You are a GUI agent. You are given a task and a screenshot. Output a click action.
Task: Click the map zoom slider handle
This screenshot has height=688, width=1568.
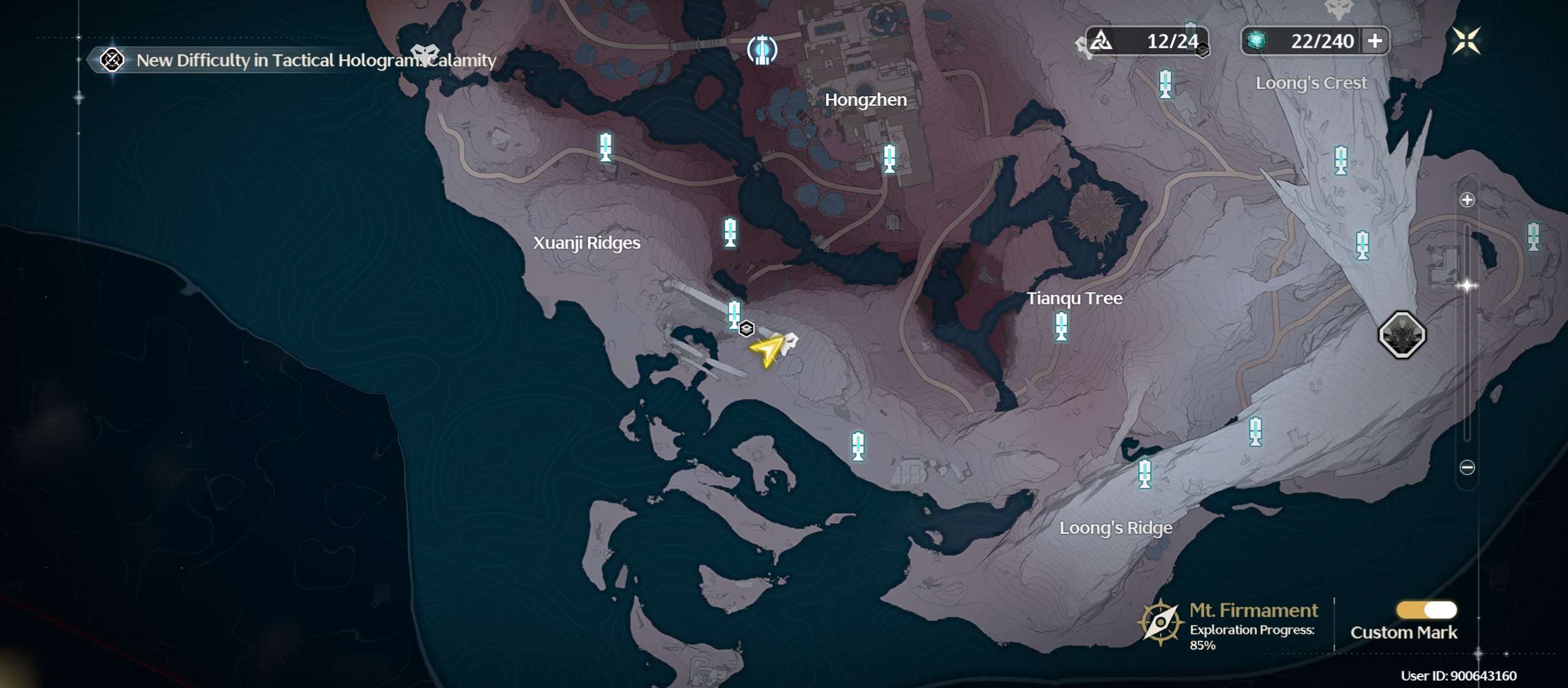(1467, 286)
